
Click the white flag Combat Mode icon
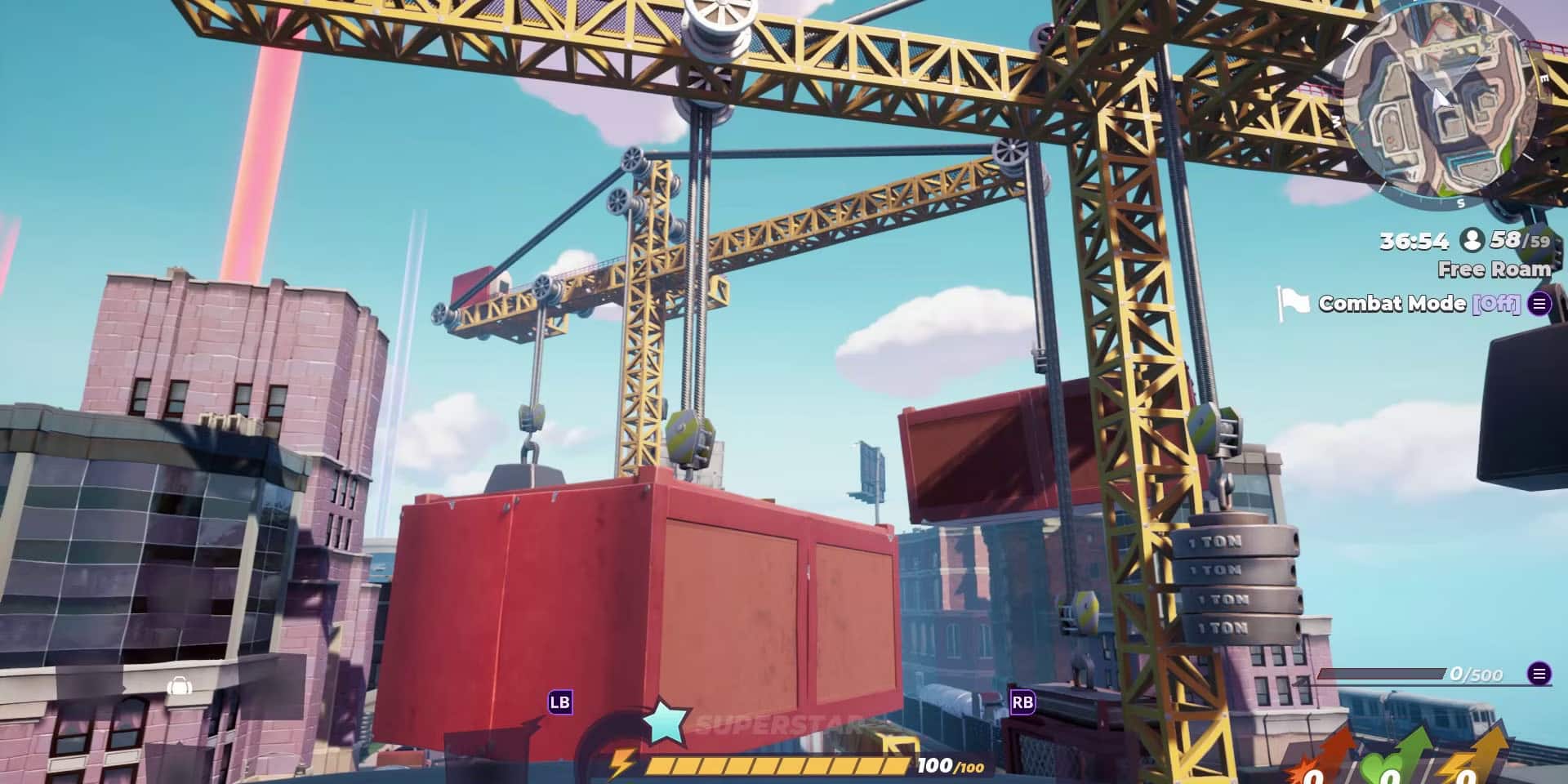click(x=1294, y=300)
